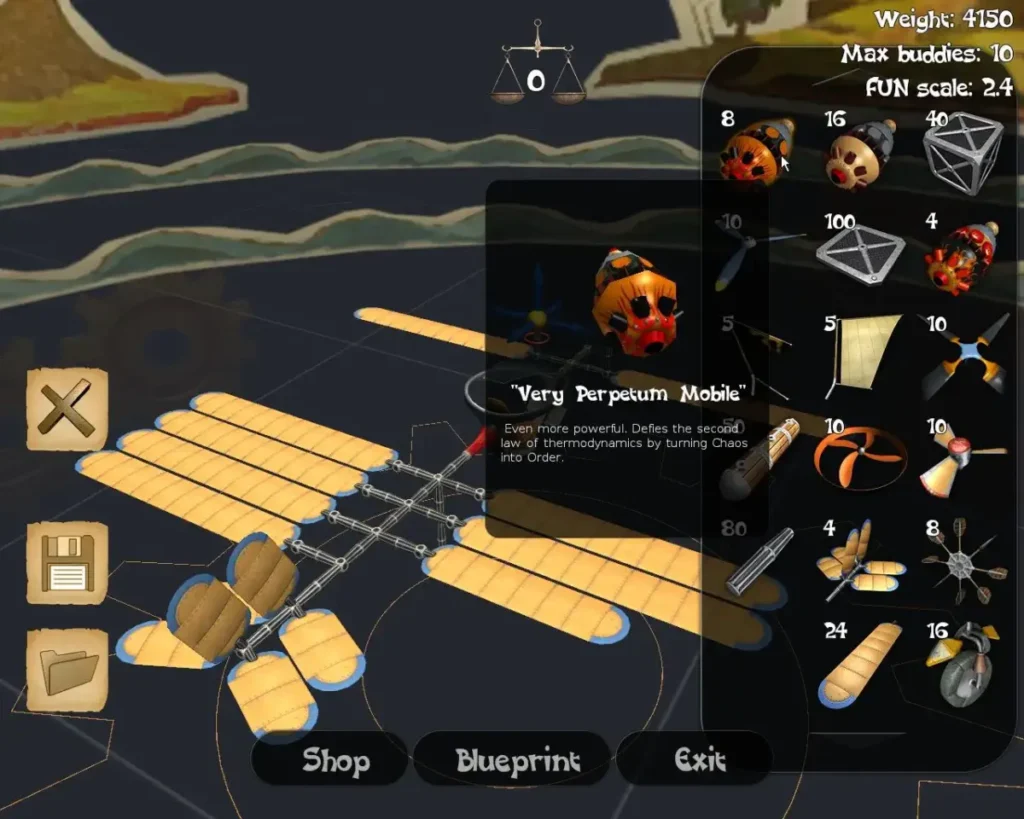Viewport: 1024px width, 819px height.
Task: Save the design with the floppy disk
Action: point(67,564)
